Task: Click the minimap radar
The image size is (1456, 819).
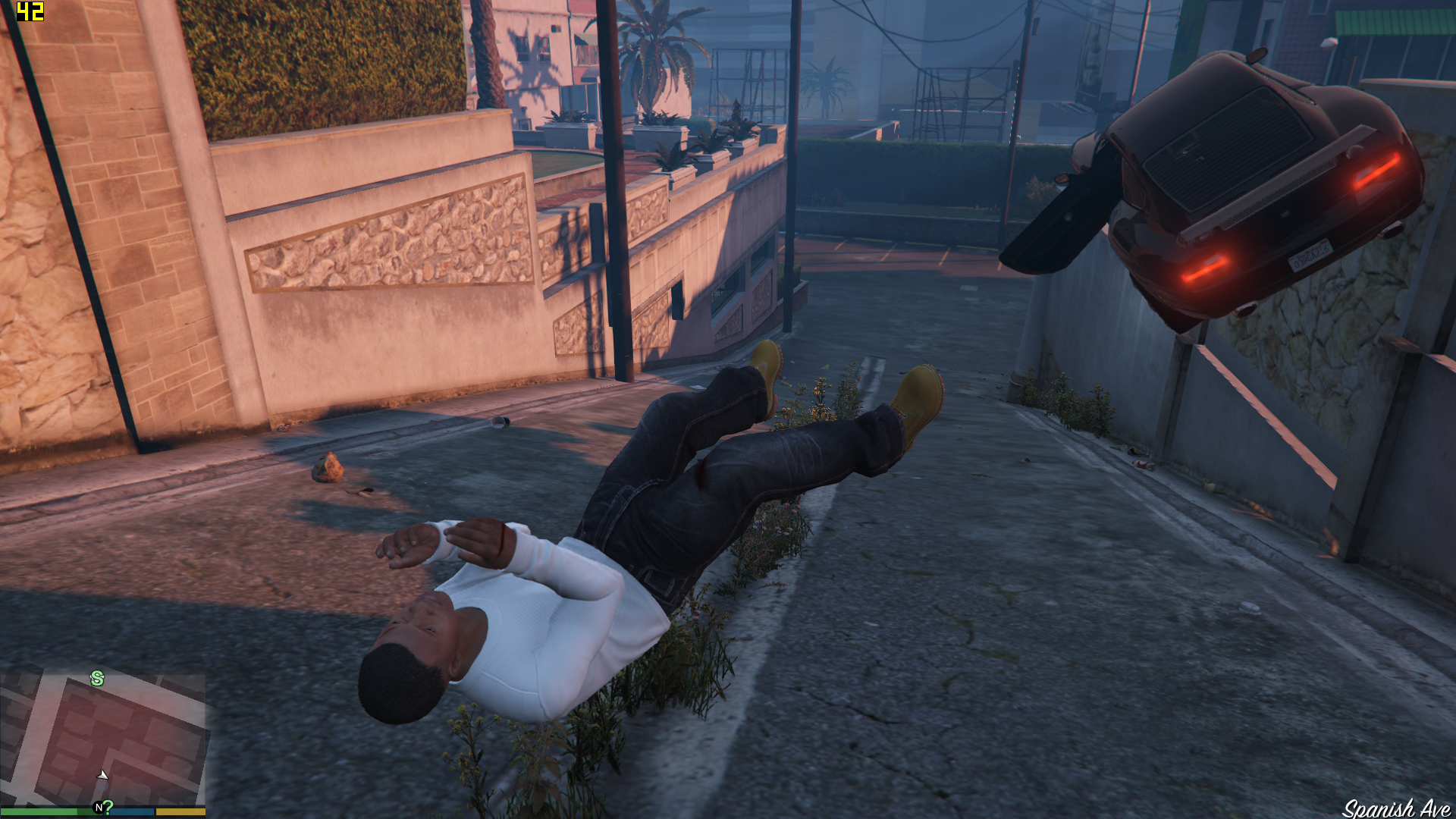Action: click(103, 739)
